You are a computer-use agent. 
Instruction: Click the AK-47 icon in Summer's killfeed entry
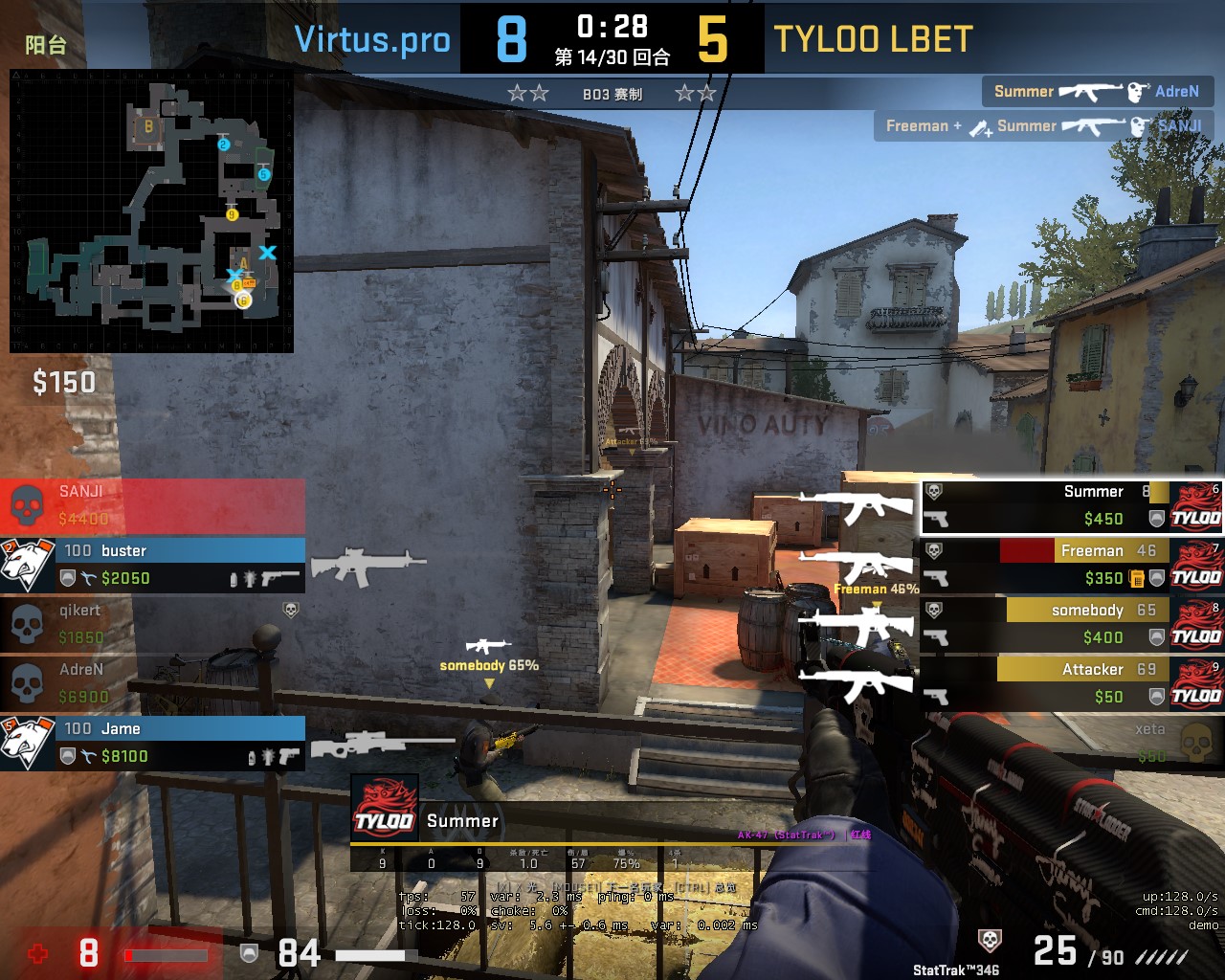[1091, 91]
